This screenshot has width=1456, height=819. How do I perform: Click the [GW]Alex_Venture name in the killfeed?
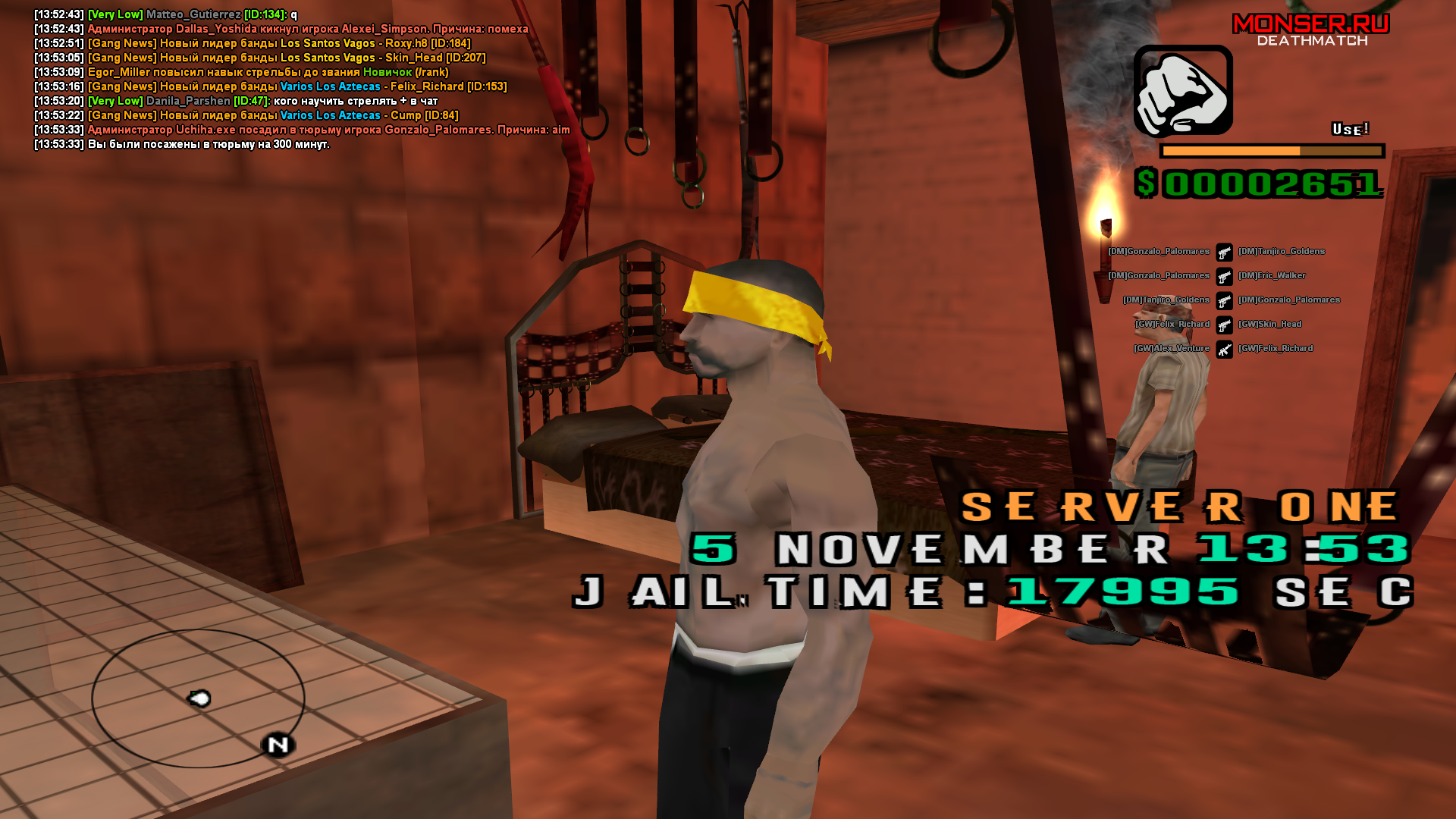click(x=1172, y=348)
